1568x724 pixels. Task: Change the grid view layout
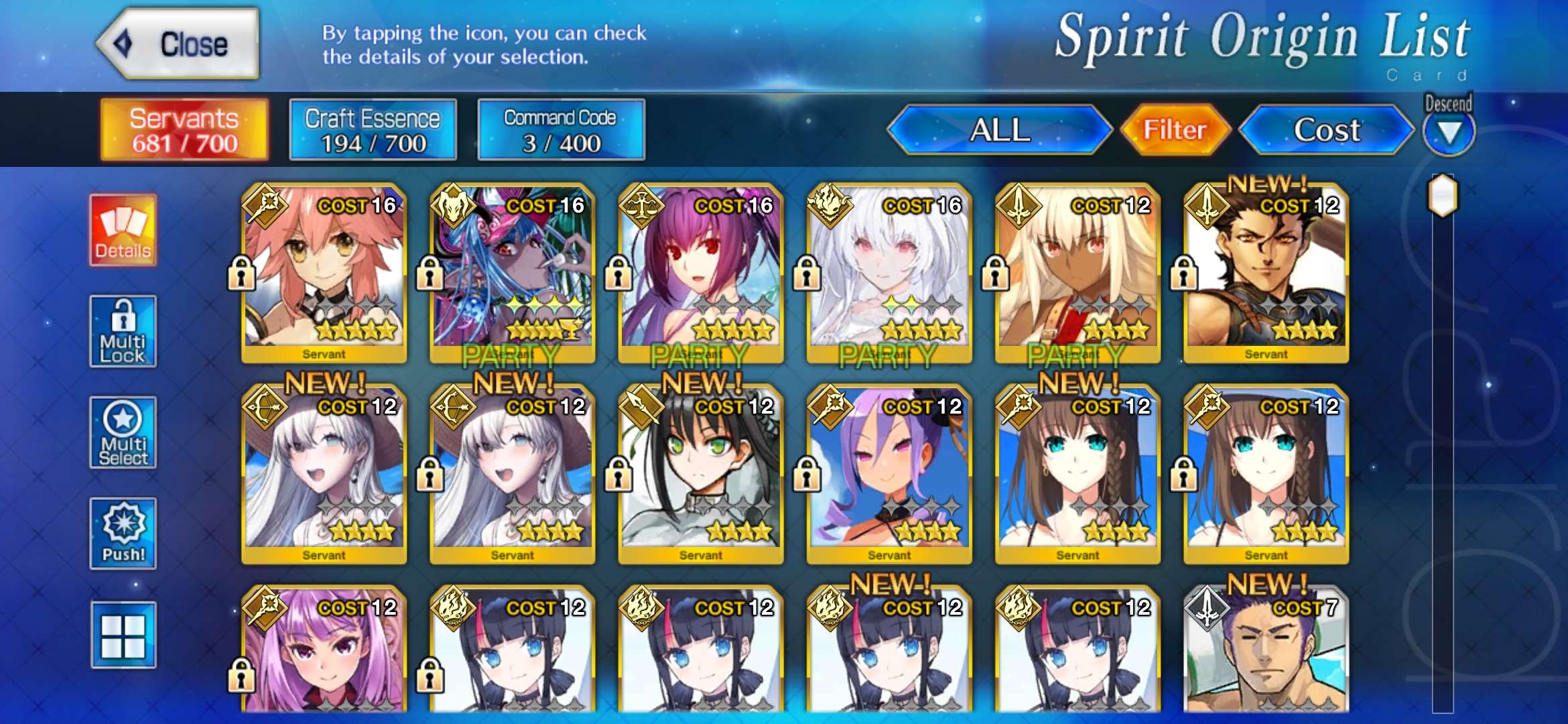[123, 635]
